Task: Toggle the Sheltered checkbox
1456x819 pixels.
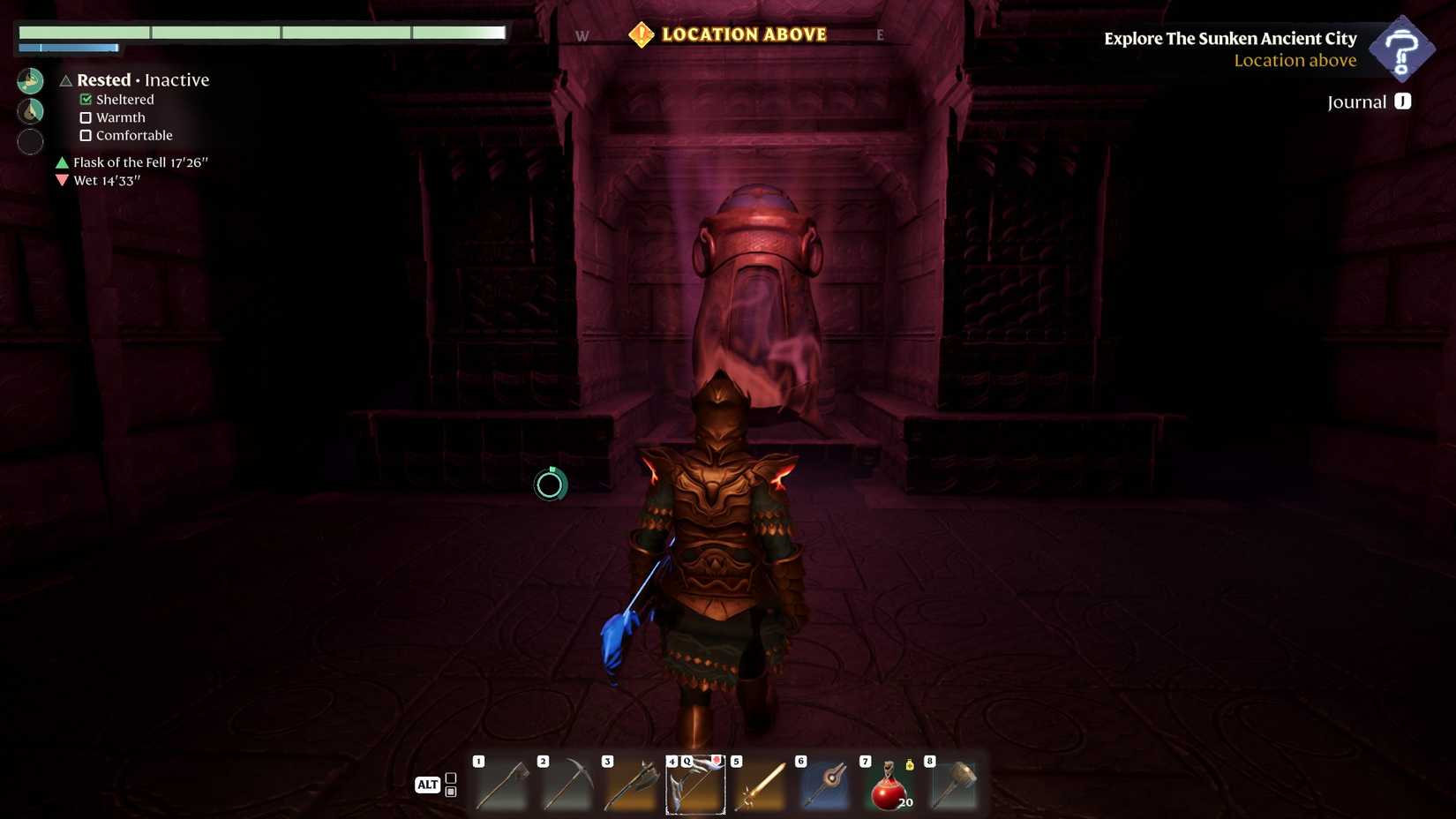Action: pos(86,99)
